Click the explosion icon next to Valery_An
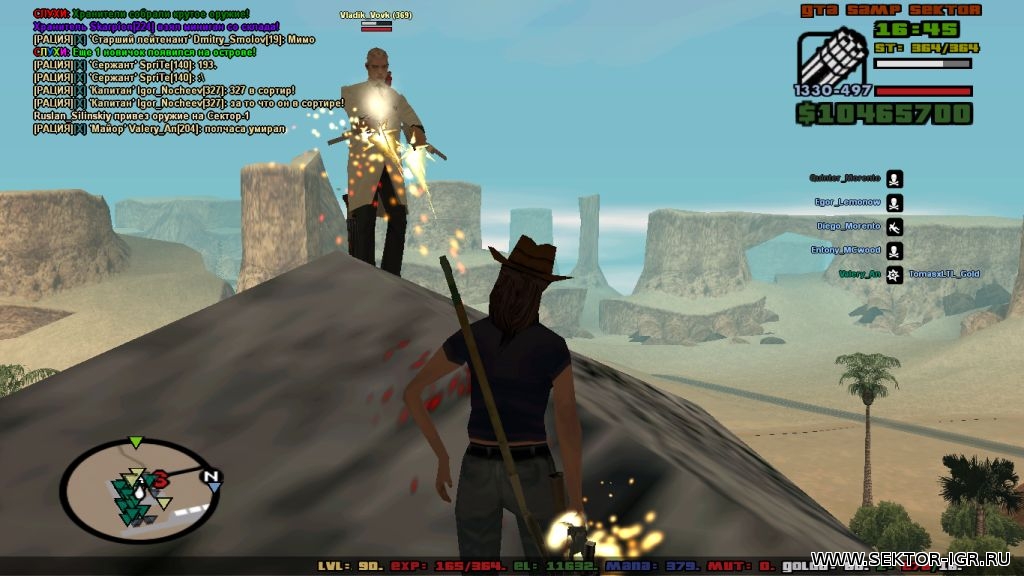The image size is (1024, 576). pos(894,274)
